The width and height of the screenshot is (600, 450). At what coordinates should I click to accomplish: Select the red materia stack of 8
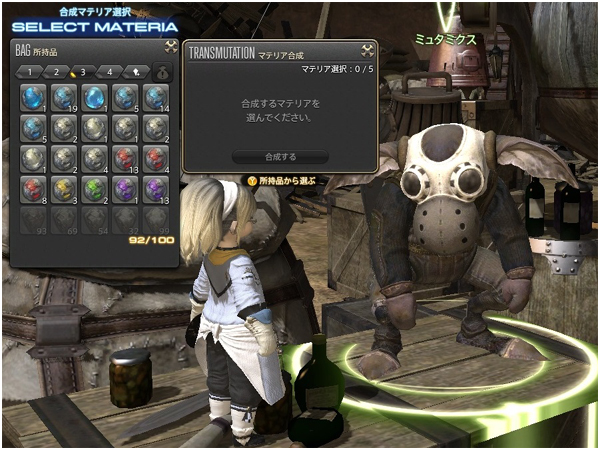(x=33, y=189)
